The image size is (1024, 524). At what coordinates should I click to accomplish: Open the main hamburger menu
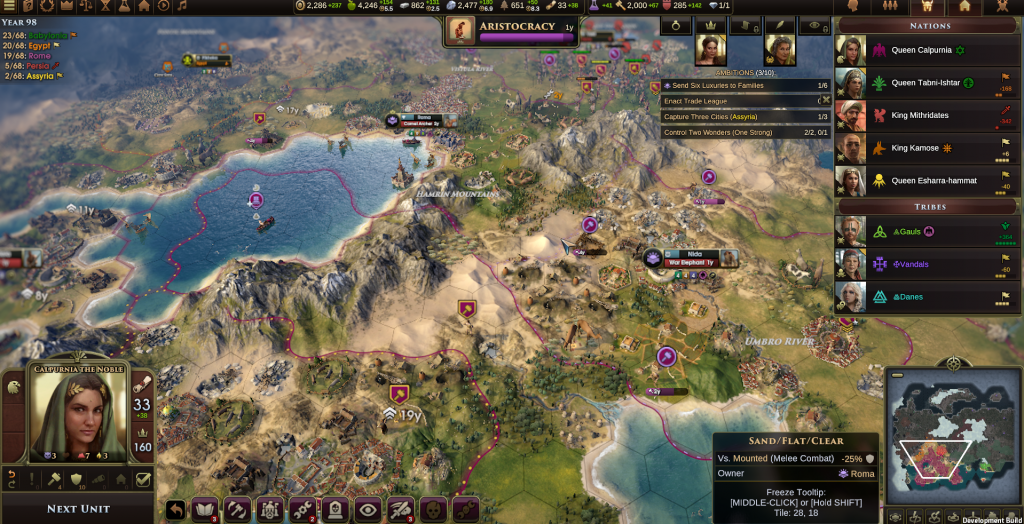[x=10, y=6]
